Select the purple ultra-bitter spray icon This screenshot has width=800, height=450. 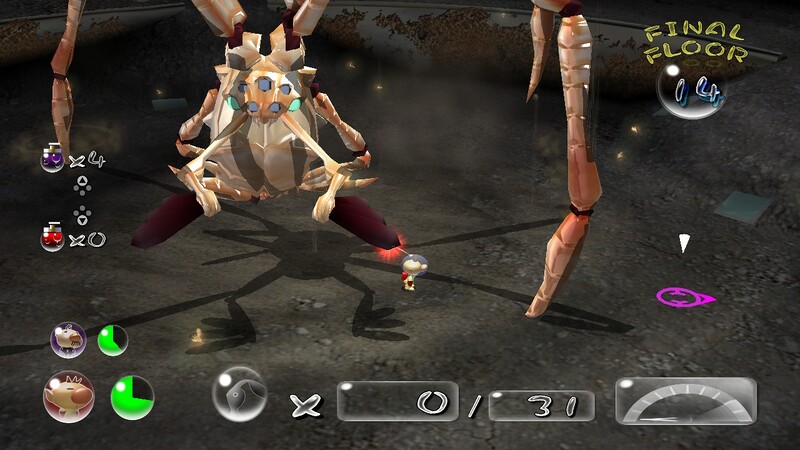tap(52, 158)
